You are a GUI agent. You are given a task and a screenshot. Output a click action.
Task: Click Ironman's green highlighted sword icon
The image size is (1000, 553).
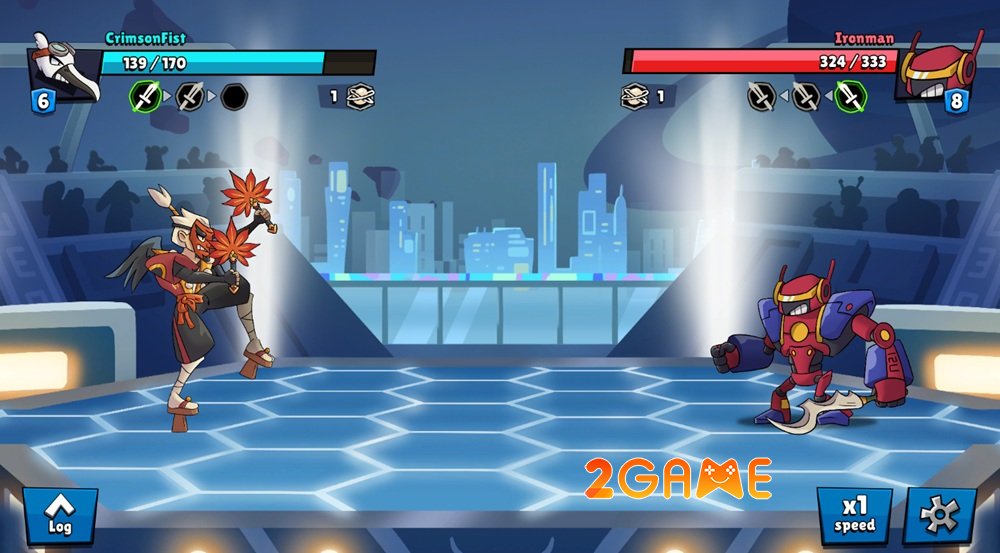(850, 97)
